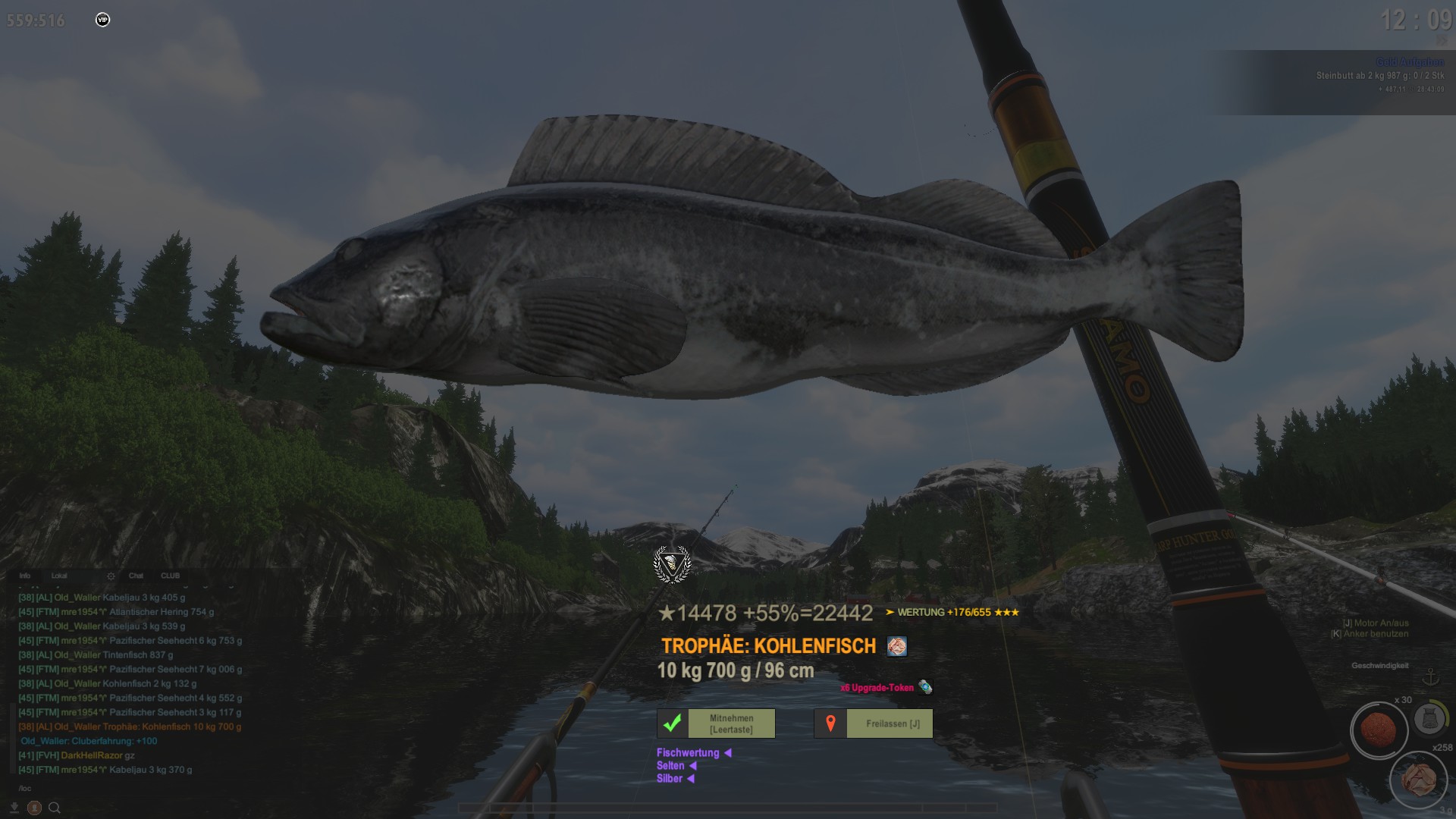Switch to the Lokal chat tab

coord(59,576)
